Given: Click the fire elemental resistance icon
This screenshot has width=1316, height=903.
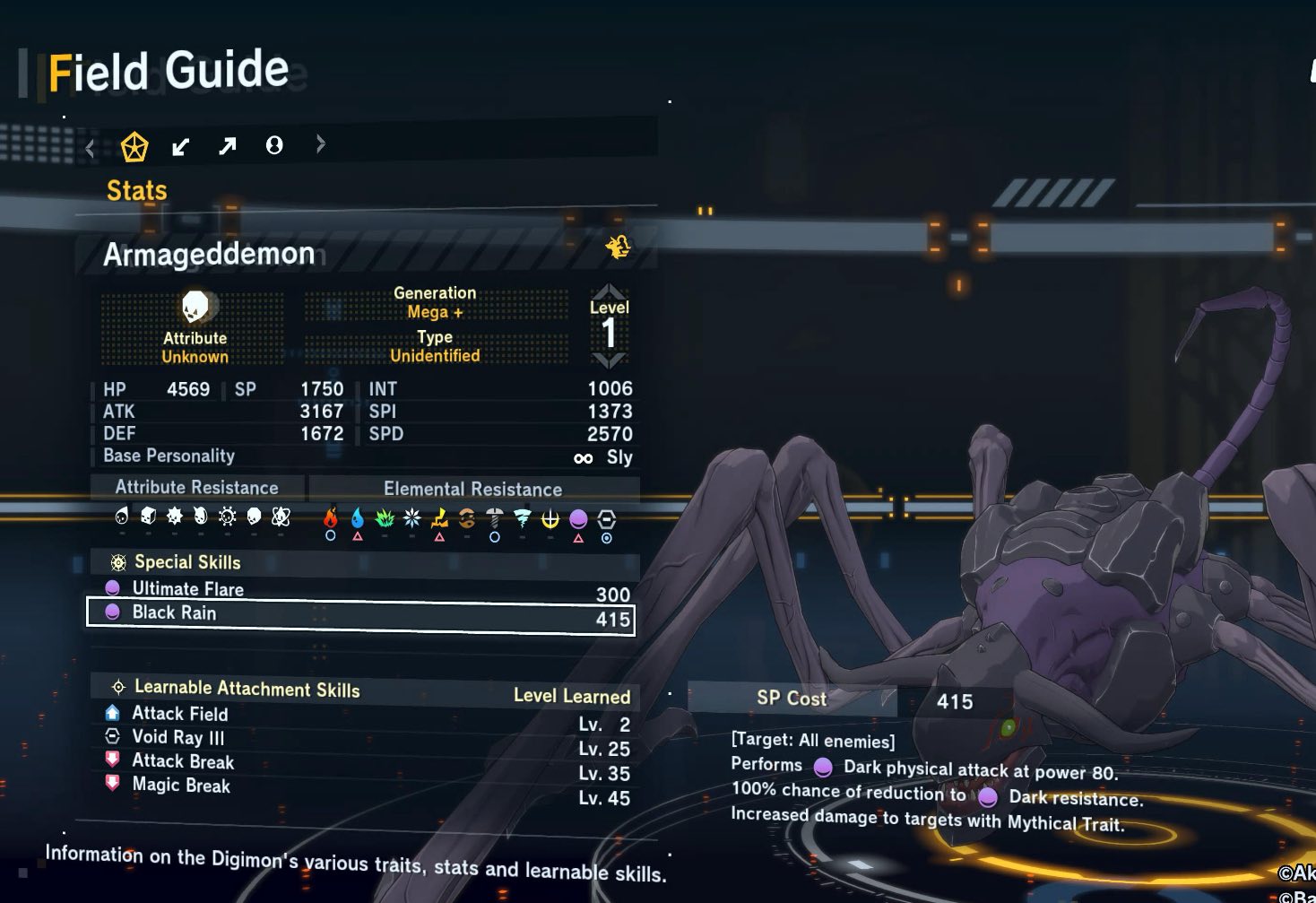Looking at the screenshot, I should (x=331, y=517).
